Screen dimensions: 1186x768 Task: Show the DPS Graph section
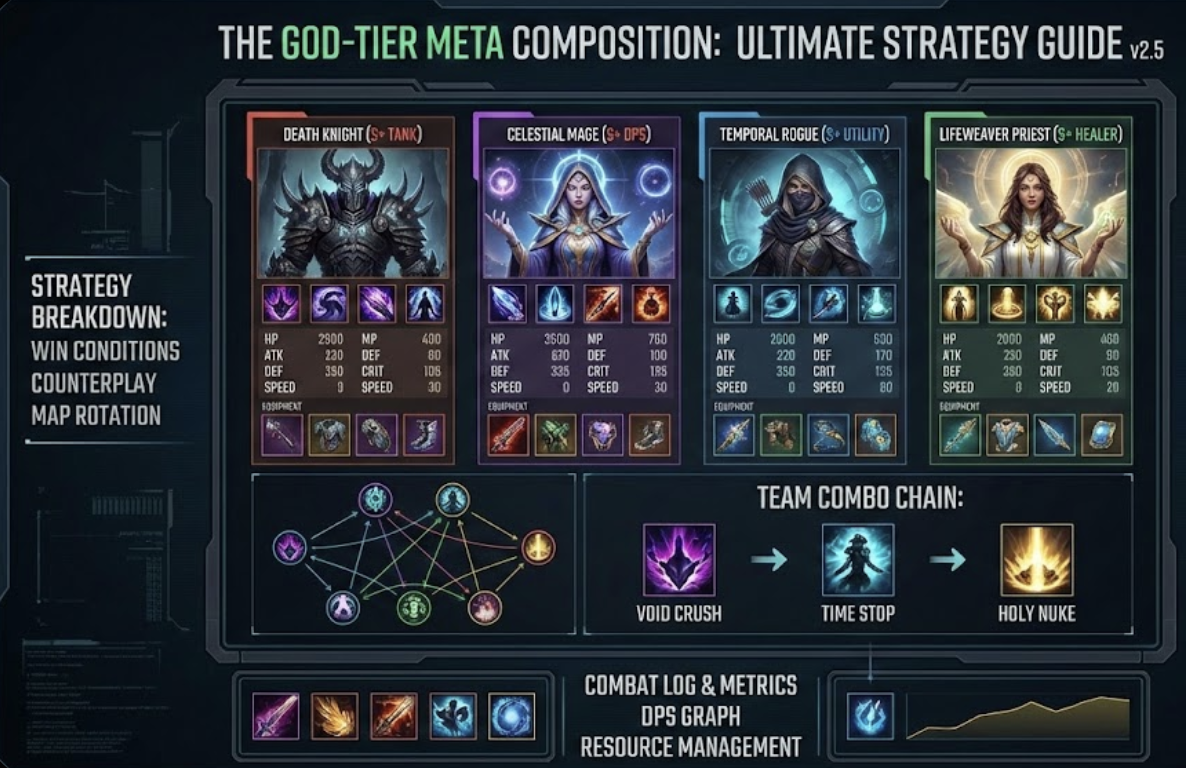click(x=691, y=716)
